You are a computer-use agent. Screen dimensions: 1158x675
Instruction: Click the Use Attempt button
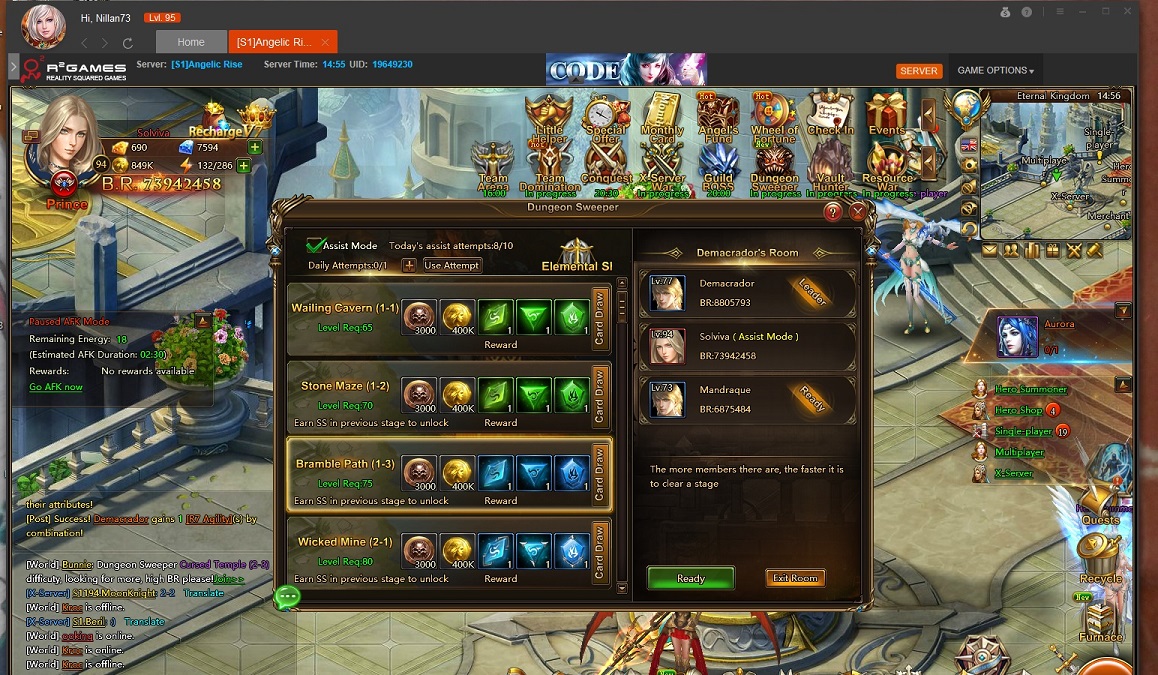[x=452, y=265]
